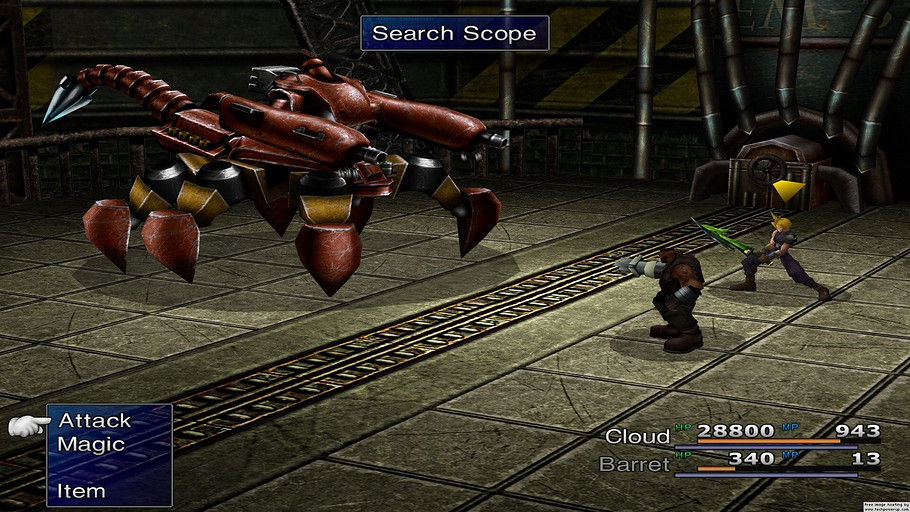The width and height of the screenshot is (910, 512).
Task: Choose the Magic command
Action: coord(91,444)
